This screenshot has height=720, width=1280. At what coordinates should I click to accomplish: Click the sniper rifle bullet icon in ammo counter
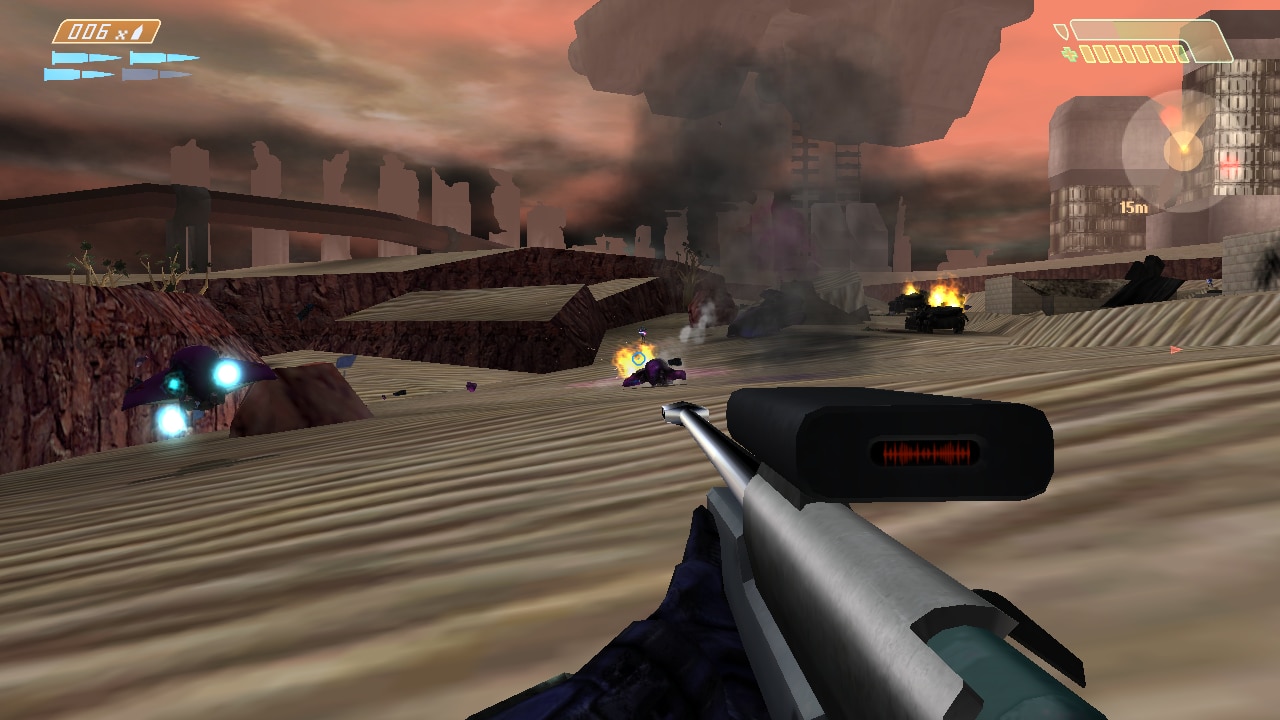138,31
